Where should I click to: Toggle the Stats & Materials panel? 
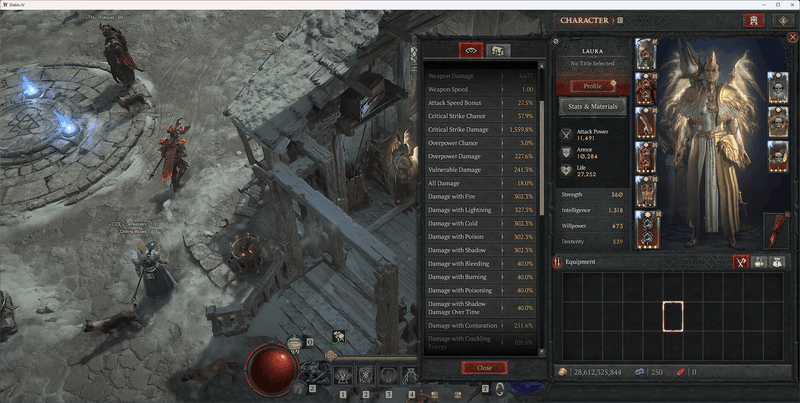[593, 106]
